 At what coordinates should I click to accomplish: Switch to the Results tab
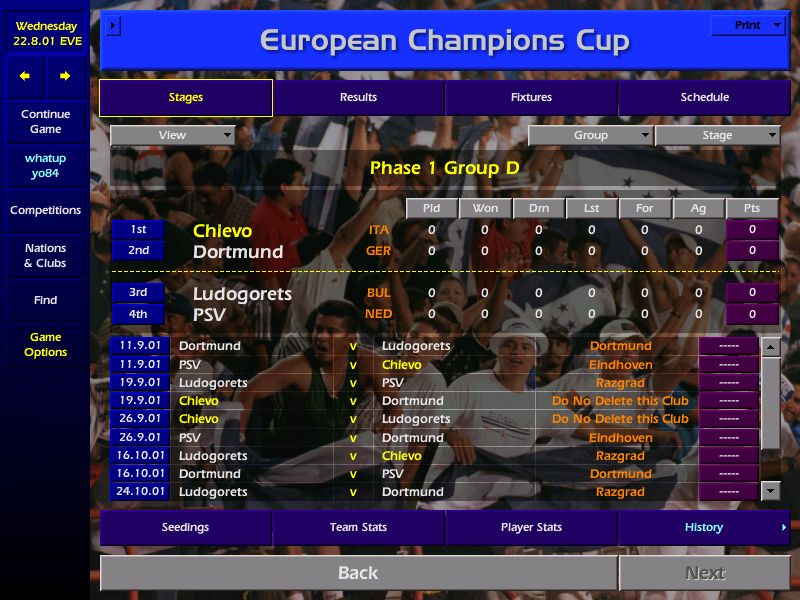(358, 97)
